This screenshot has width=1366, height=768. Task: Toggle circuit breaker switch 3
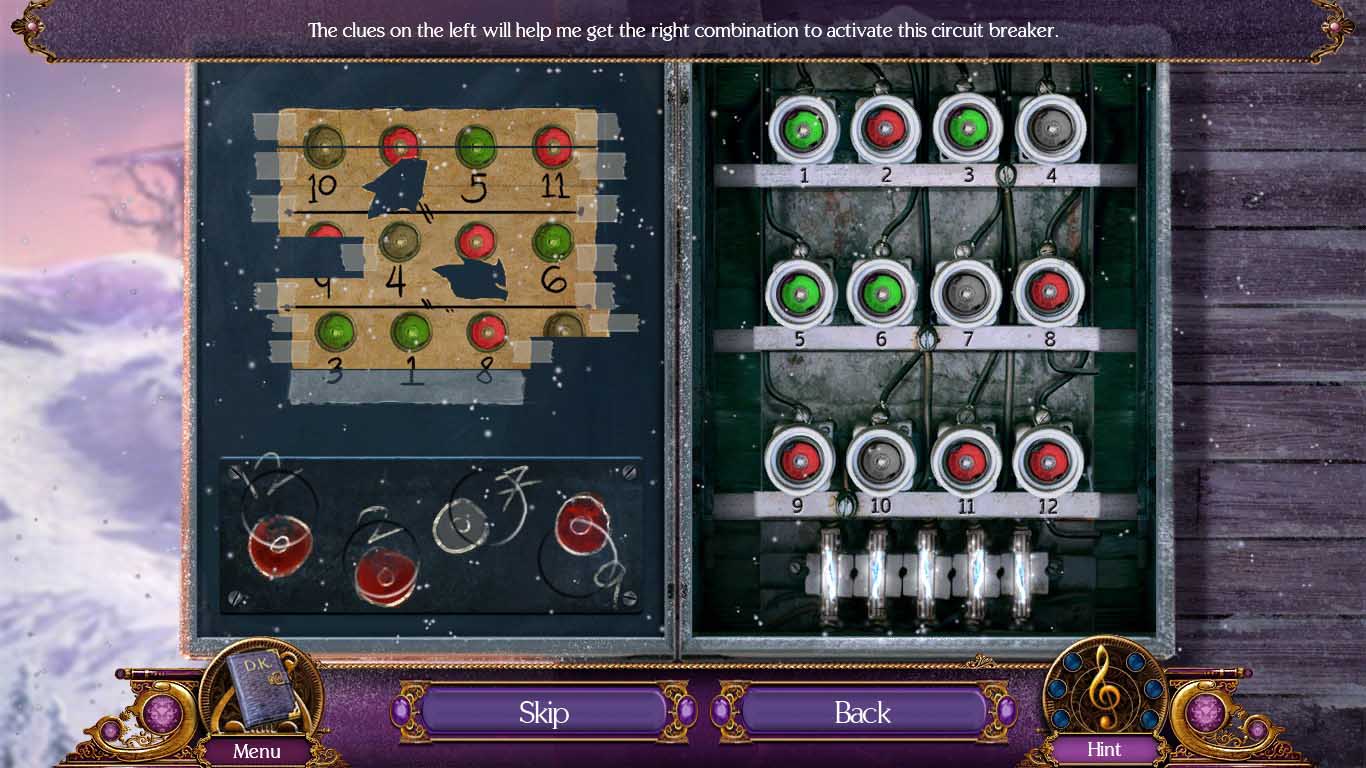(967, 130)
